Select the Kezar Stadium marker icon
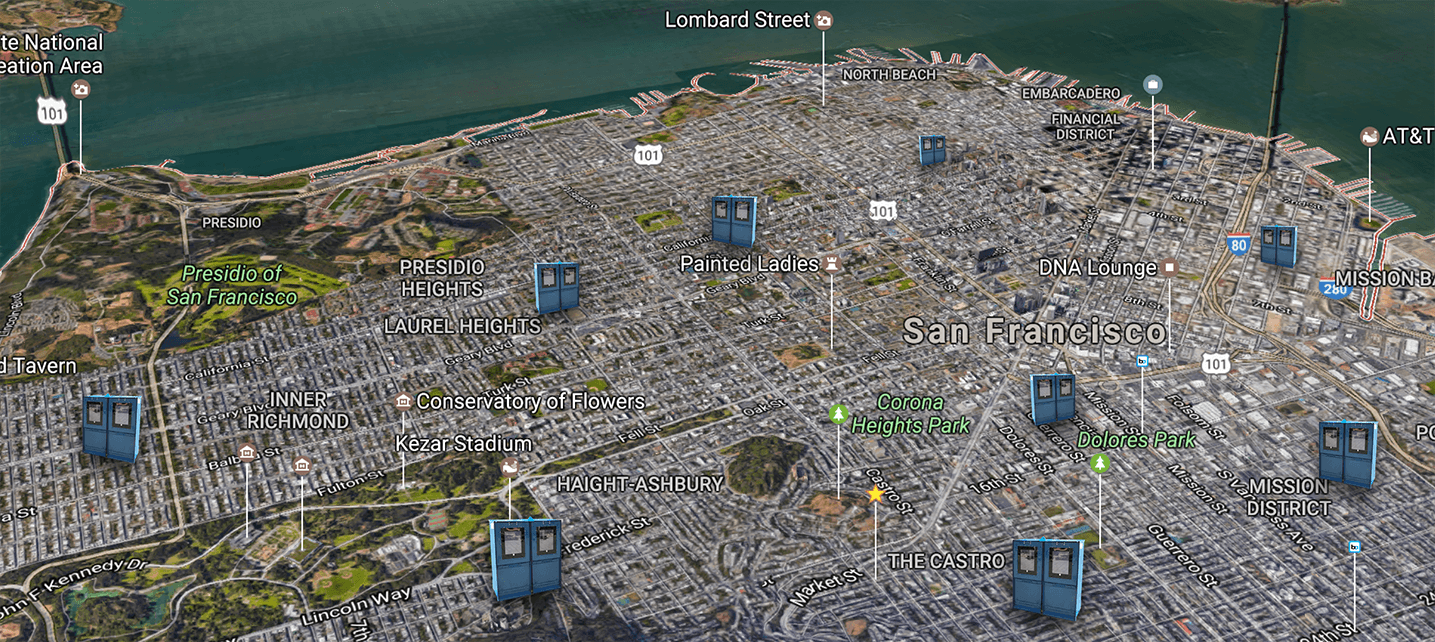1435x642 pixels. 510,467
